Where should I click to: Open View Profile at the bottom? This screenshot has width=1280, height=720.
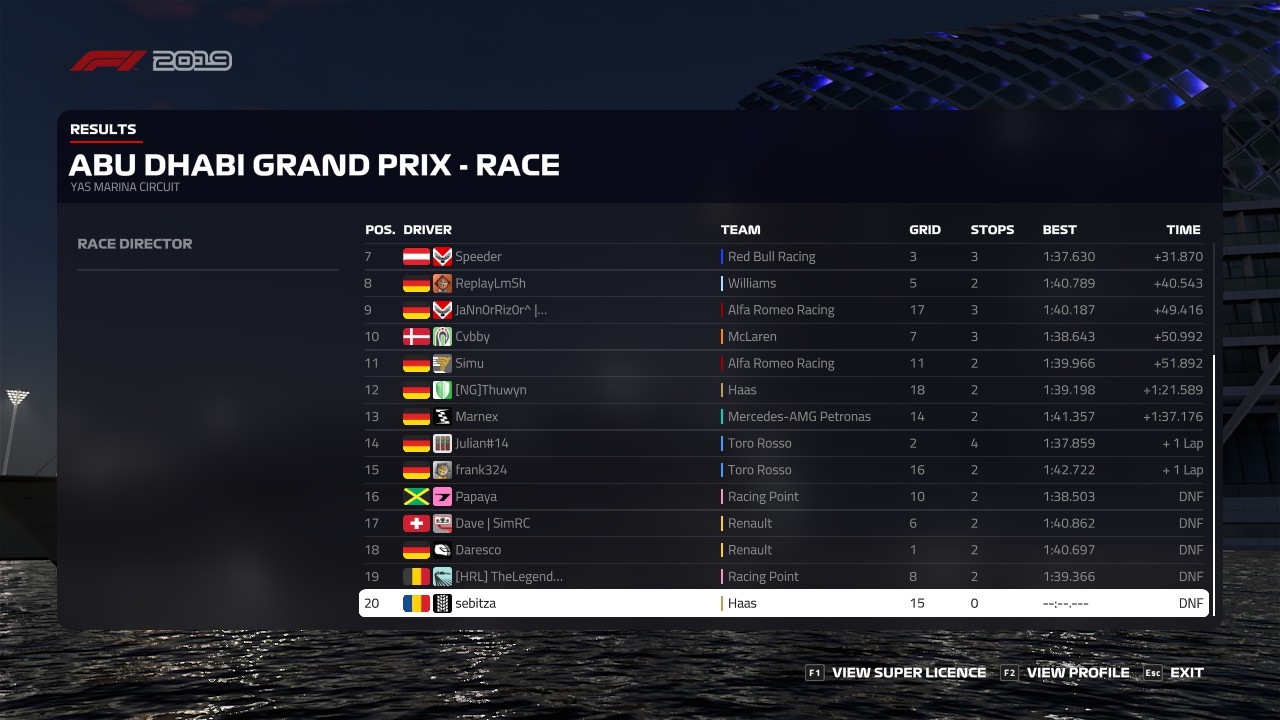tap(1077, 673)
